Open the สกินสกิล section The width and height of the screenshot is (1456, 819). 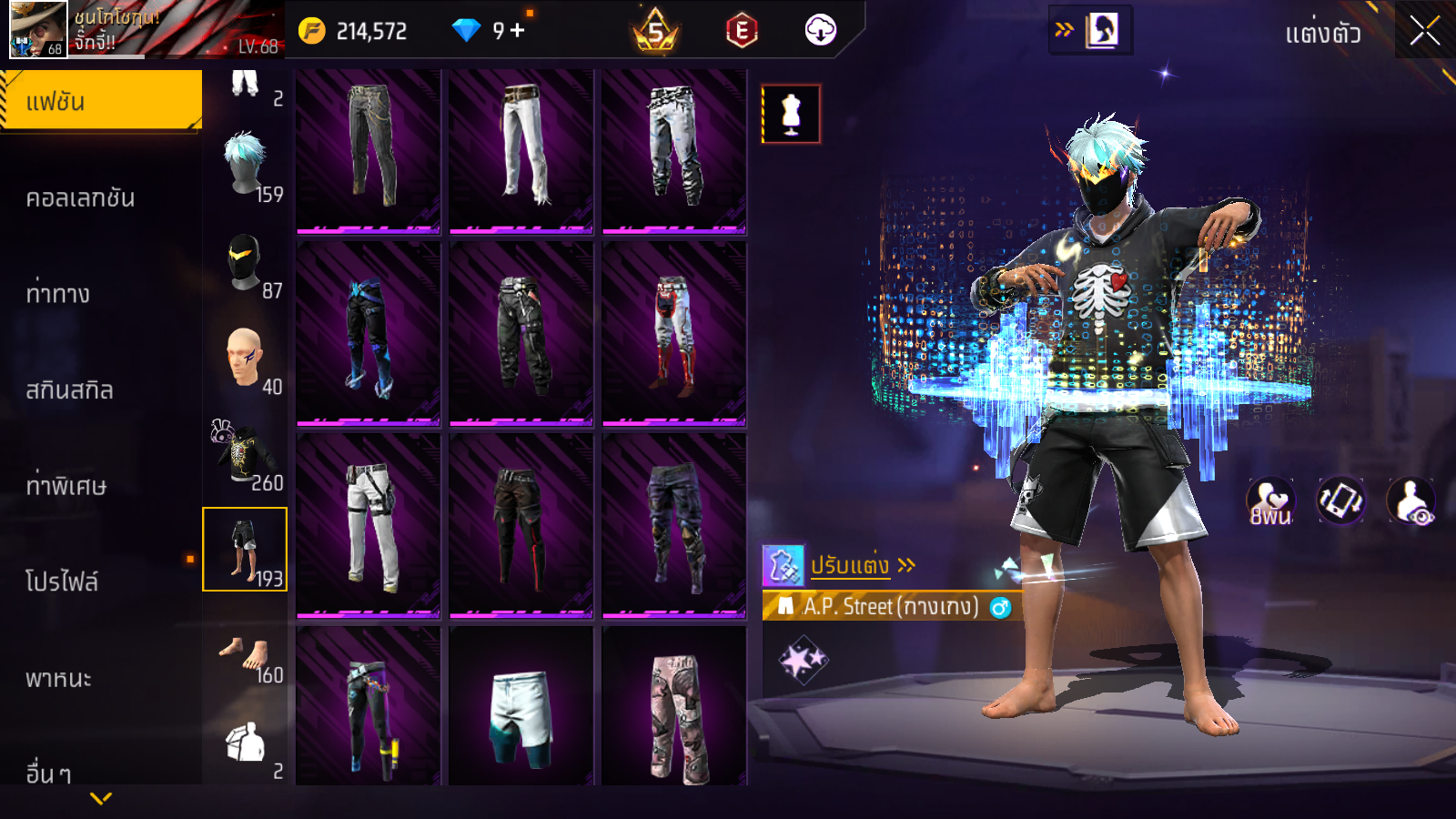(x=70, y=390)
